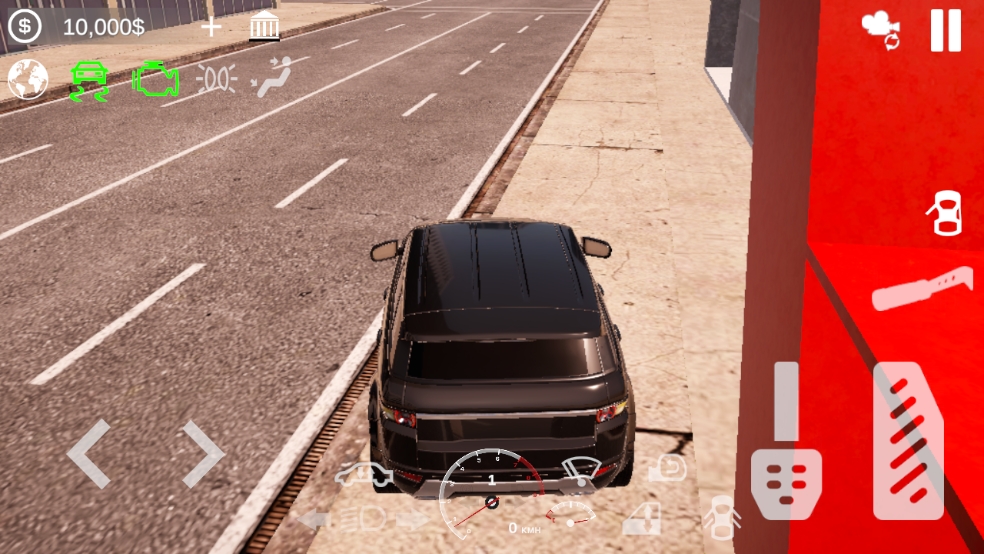984x554 pixels.
Task: Step on the striped gas pedal
Action: click(x=908, y=441)
